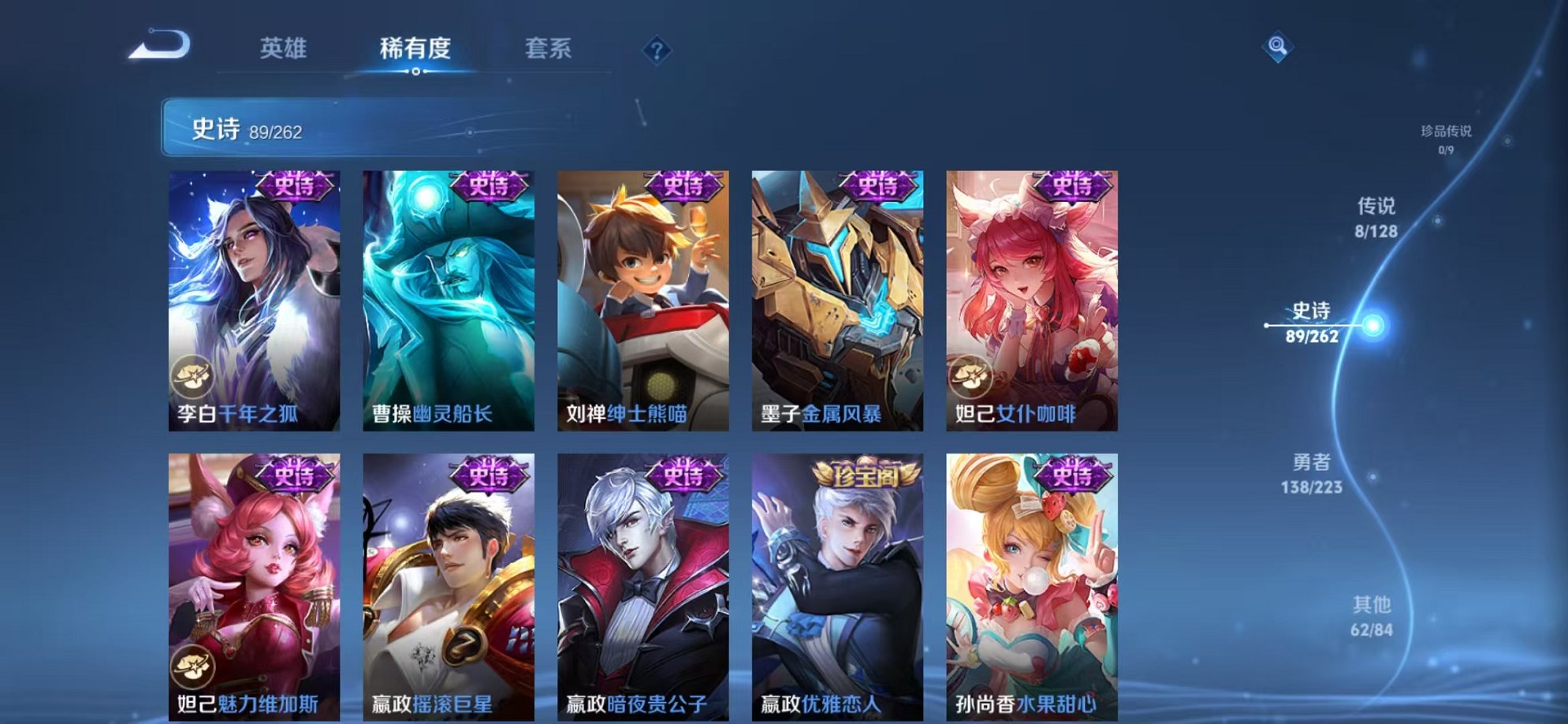Click the blue question mark help icon

click(657, 50)
